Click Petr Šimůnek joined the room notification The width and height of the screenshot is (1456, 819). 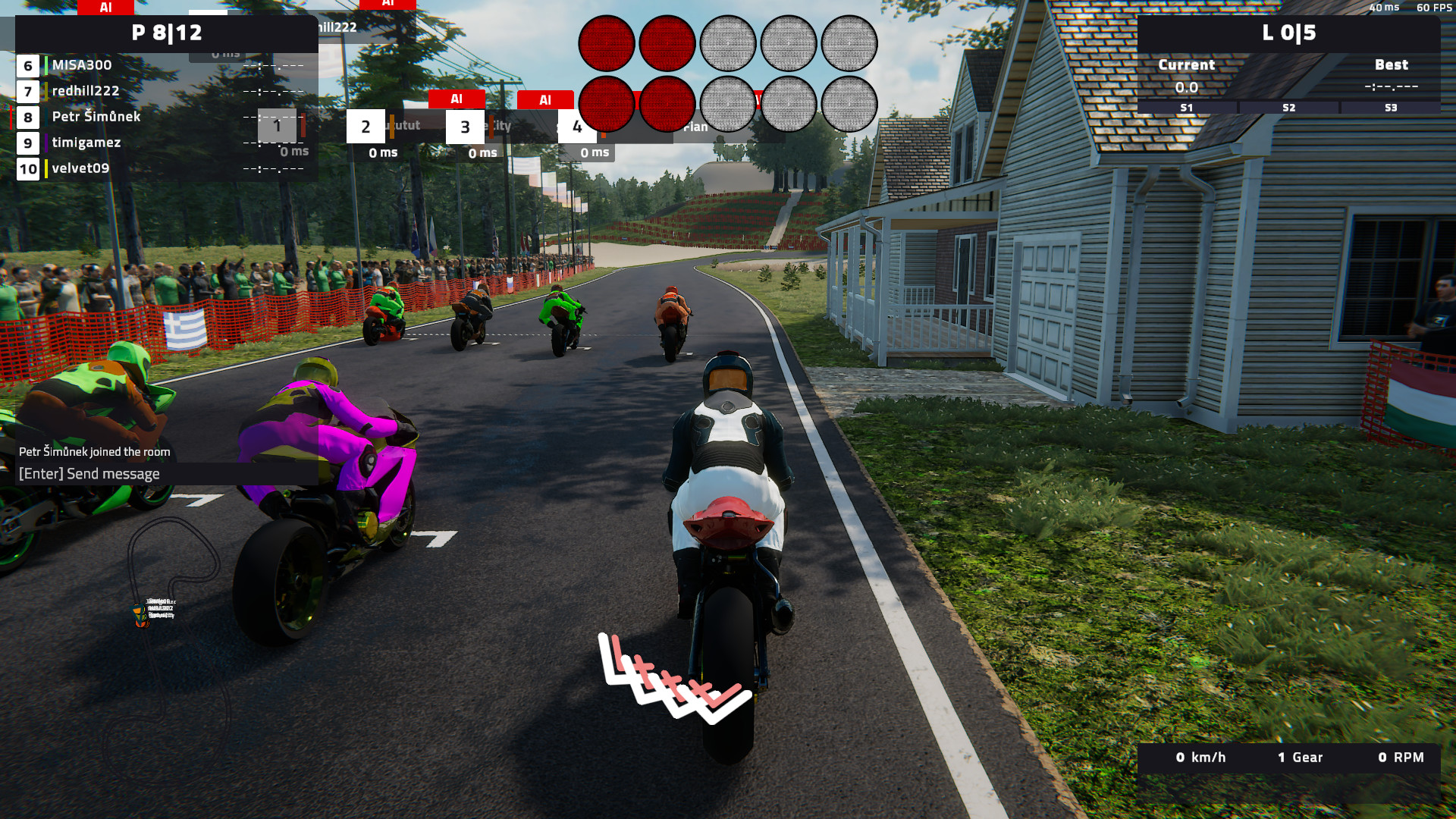pos(94,450)
